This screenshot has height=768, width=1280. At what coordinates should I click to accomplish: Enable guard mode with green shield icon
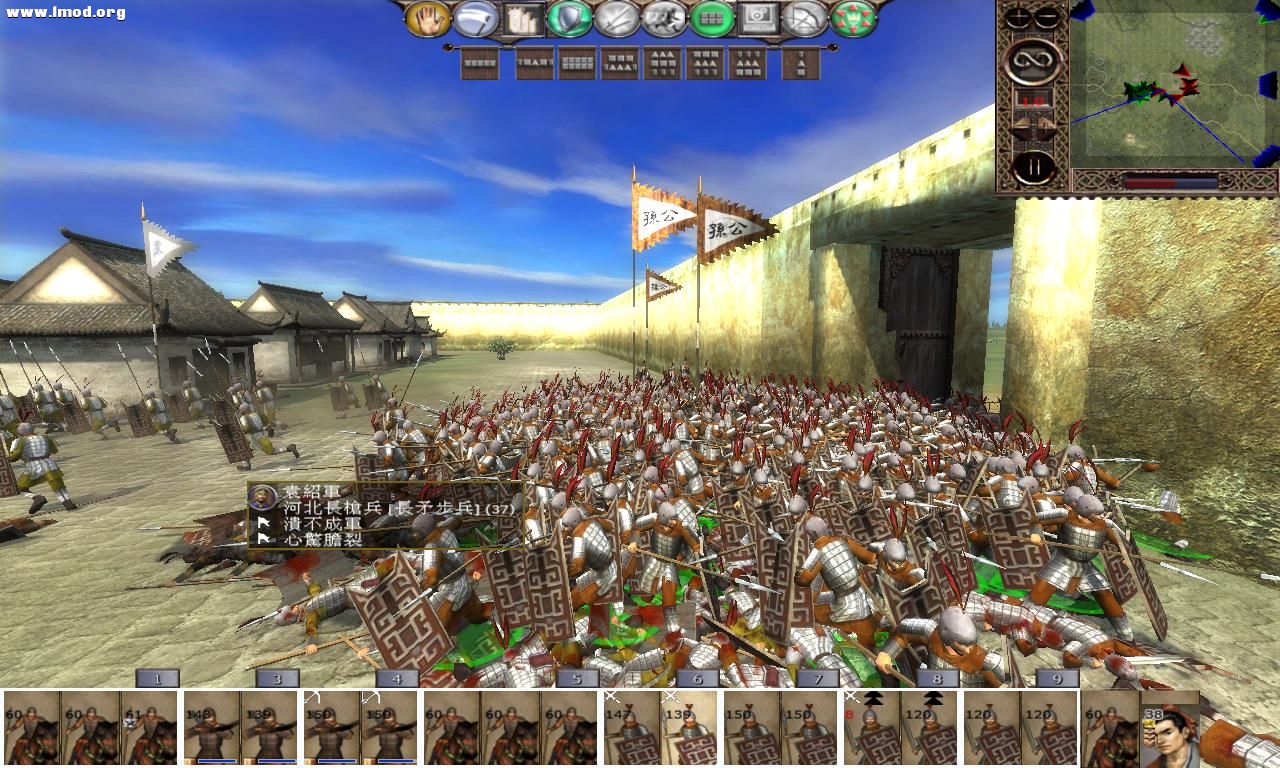click(x=568, y=17)
